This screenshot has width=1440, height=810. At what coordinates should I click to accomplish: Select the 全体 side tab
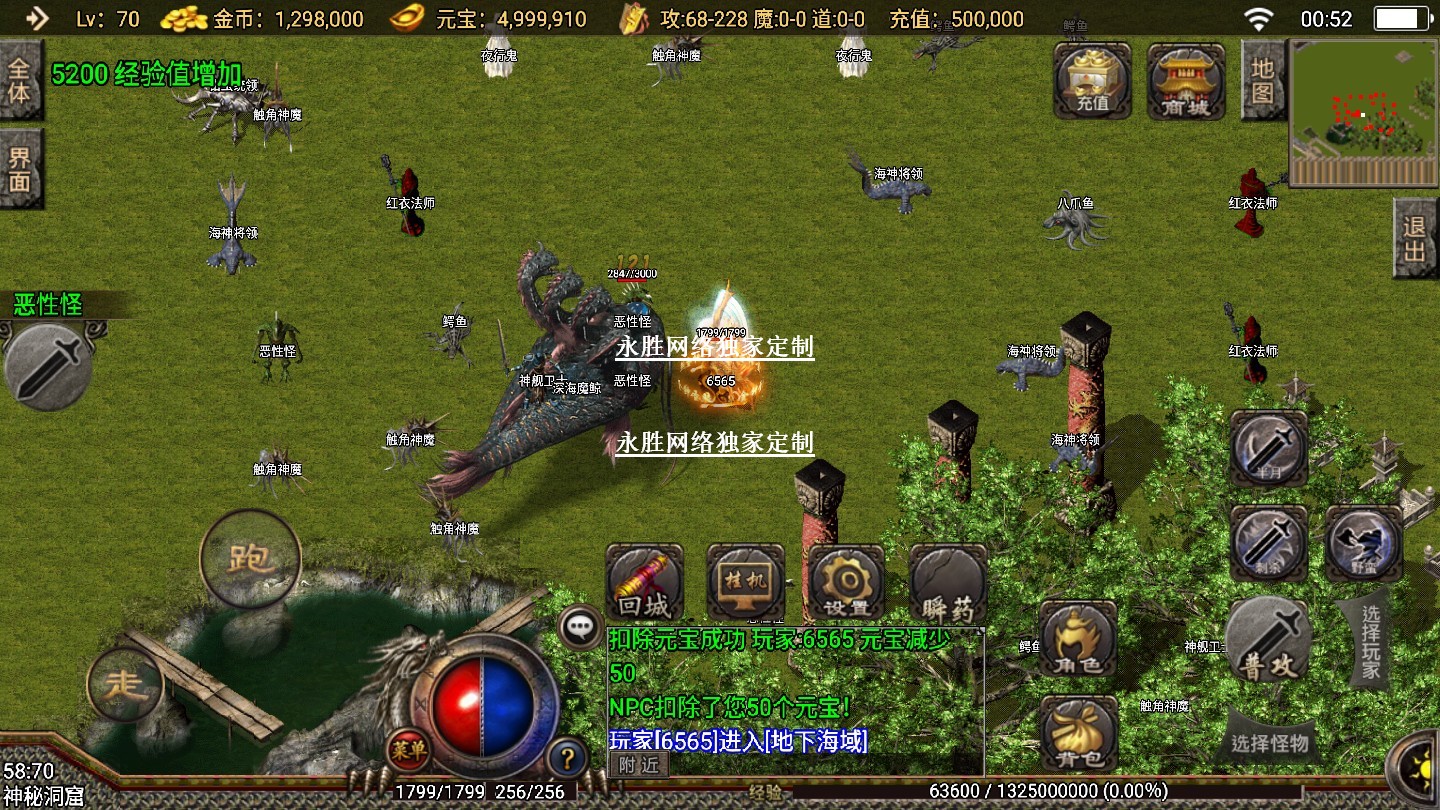click(20, 80)
